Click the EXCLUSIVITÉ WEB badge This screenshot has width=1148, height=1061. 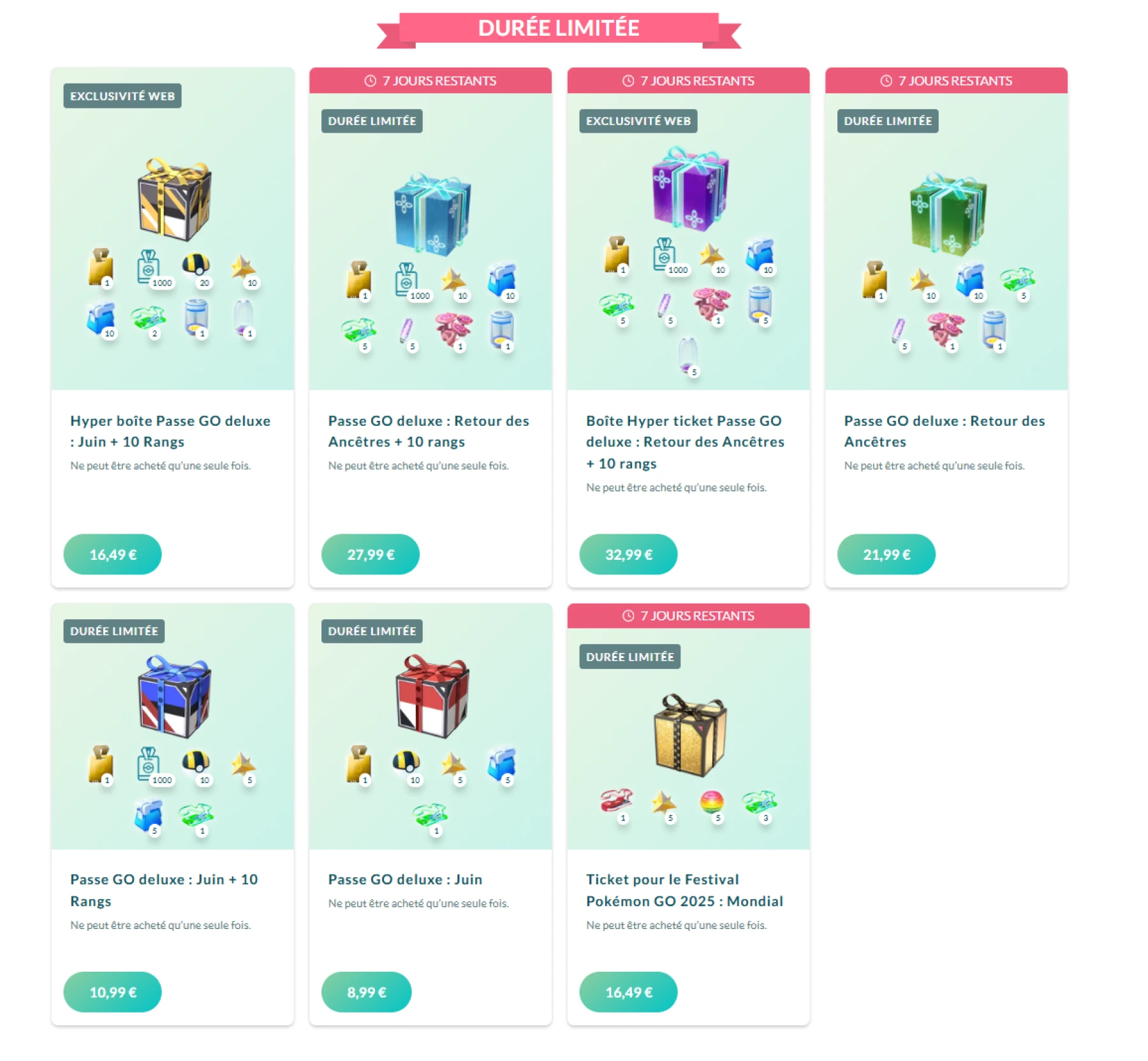[122, 96]
